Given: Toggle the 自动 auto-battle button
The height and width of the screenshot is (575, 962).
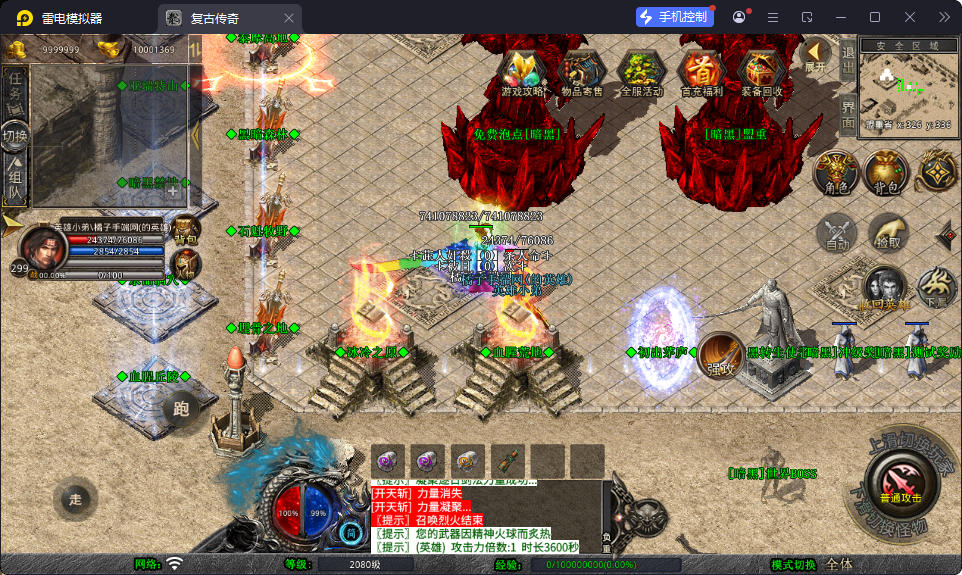Looking at the screenshot, I should click(x=836, y=233).
